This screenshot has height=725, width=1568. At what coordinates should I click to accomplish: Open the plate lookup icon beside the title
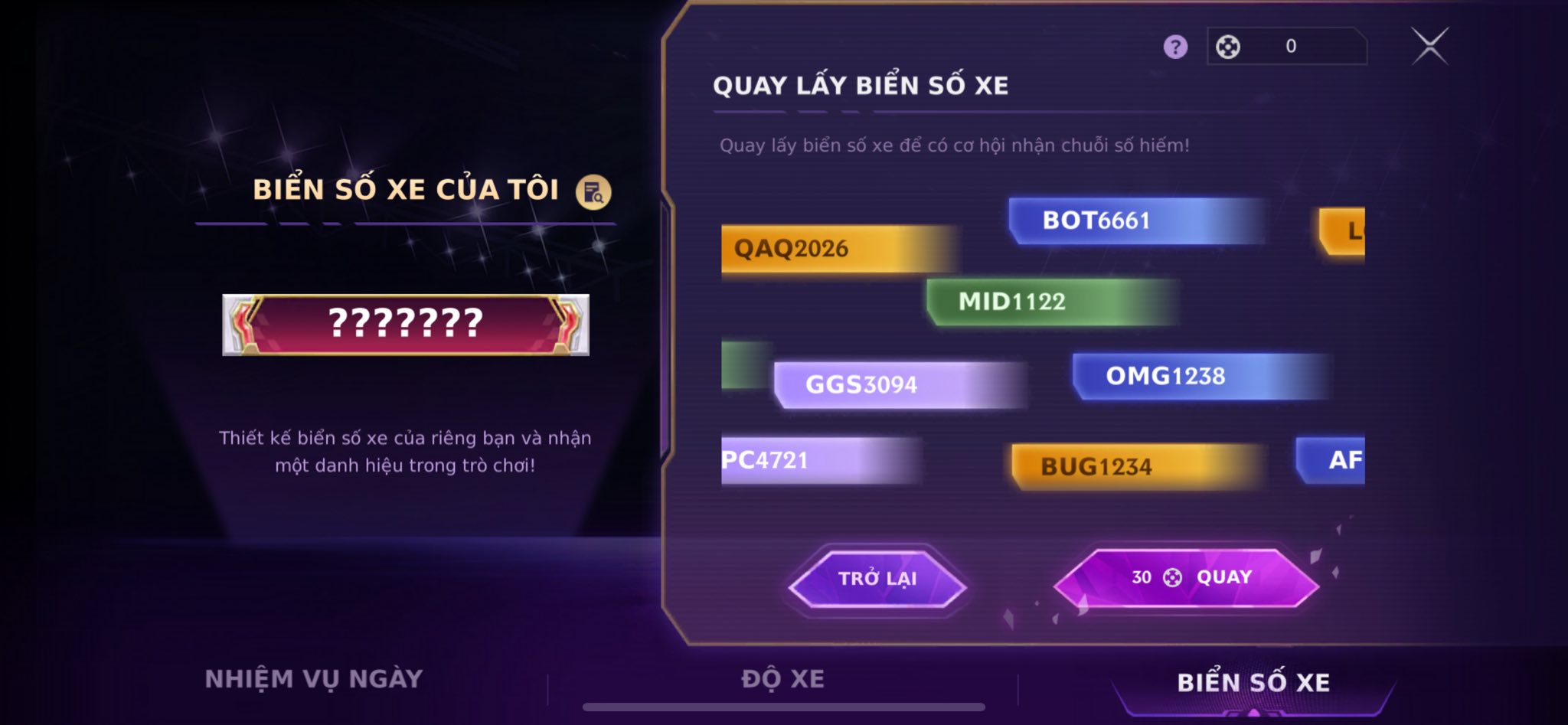click(593, 192)
